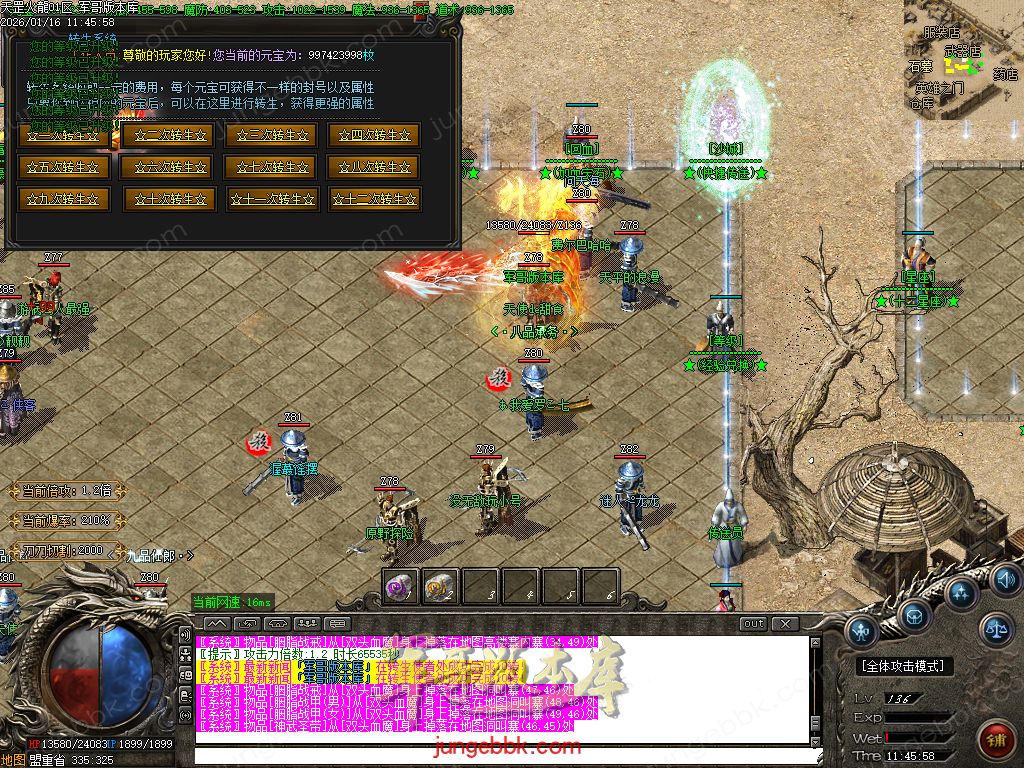
Task: Open the round red 铺 shop button
Action: pos(994,738)
